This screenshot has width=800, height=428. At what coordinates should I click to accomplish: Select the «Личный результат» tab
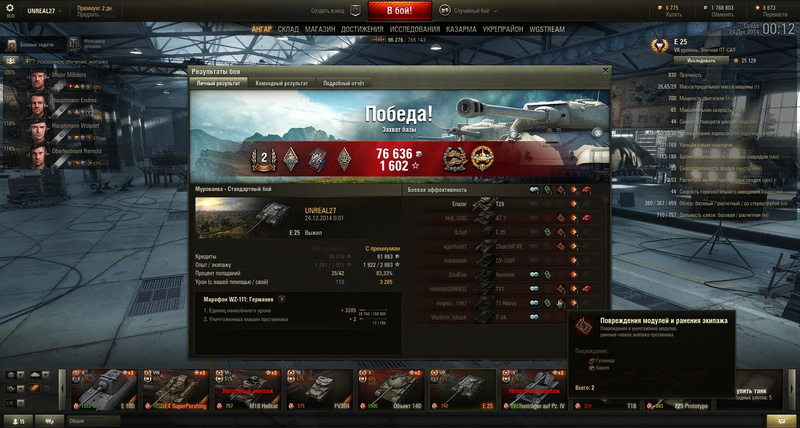218,84
